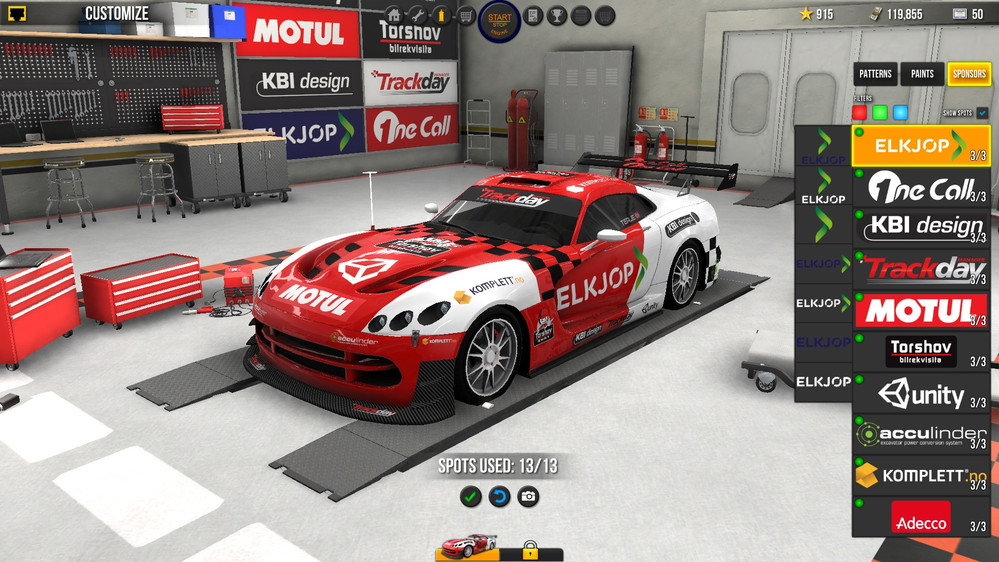Viewport: 999px width, 562px height.
Task: Pick the Trackday sponsor logo
Action: click(920, 269)
